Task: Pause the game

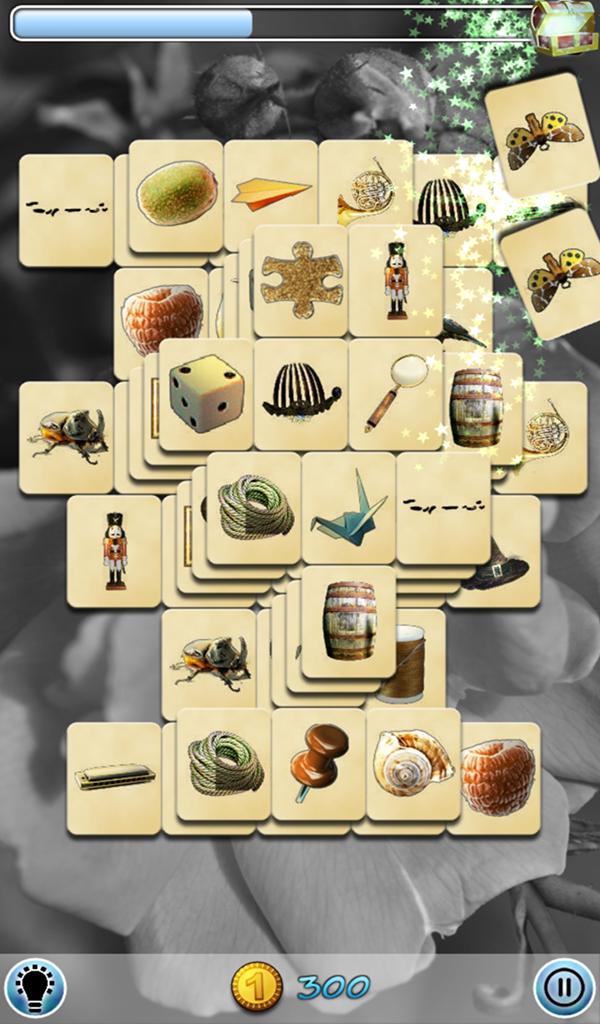Action: pos(563,987)
